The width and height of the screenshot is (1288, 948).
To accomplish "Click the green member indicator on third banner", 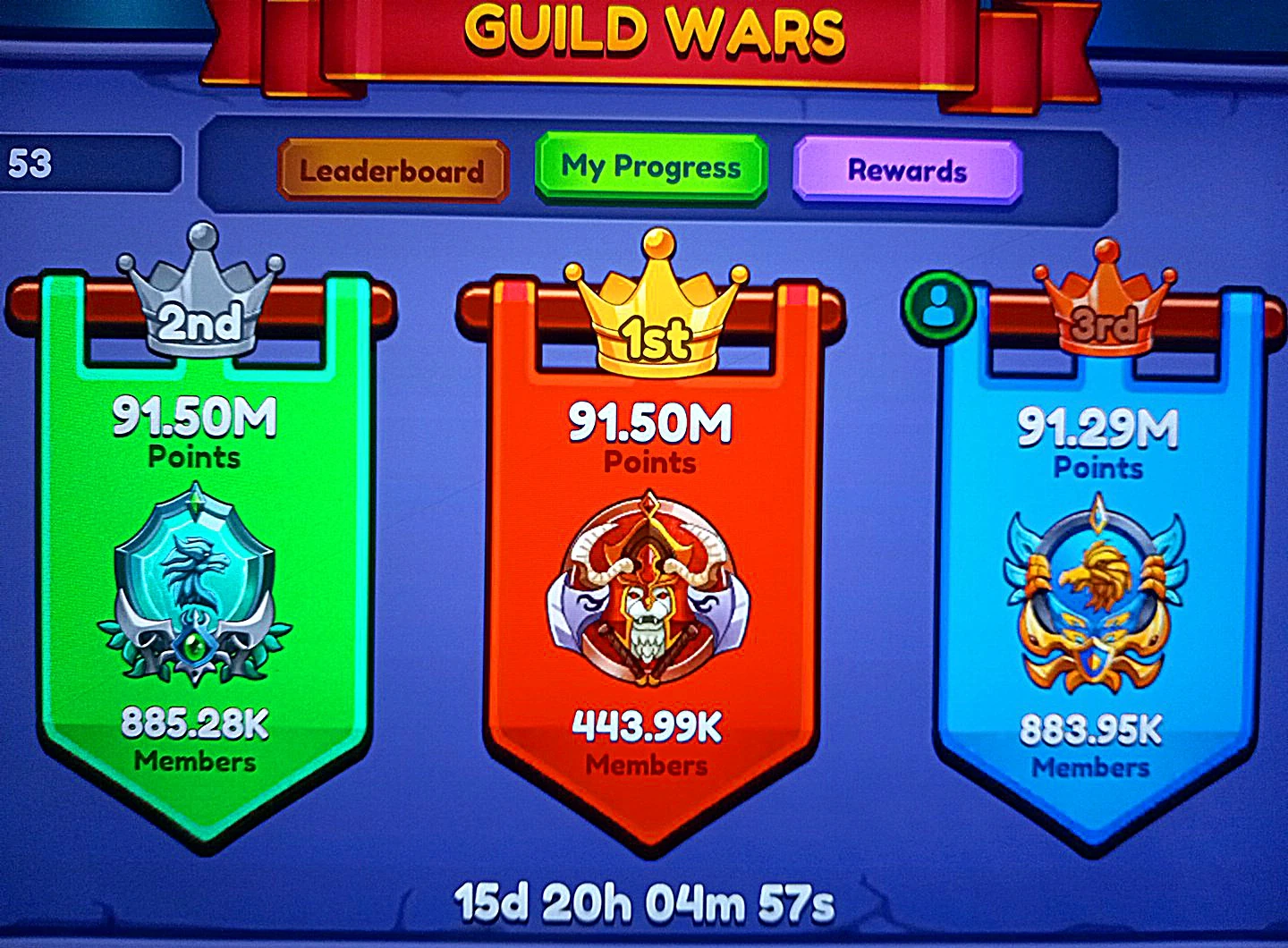I will (936, 304).
